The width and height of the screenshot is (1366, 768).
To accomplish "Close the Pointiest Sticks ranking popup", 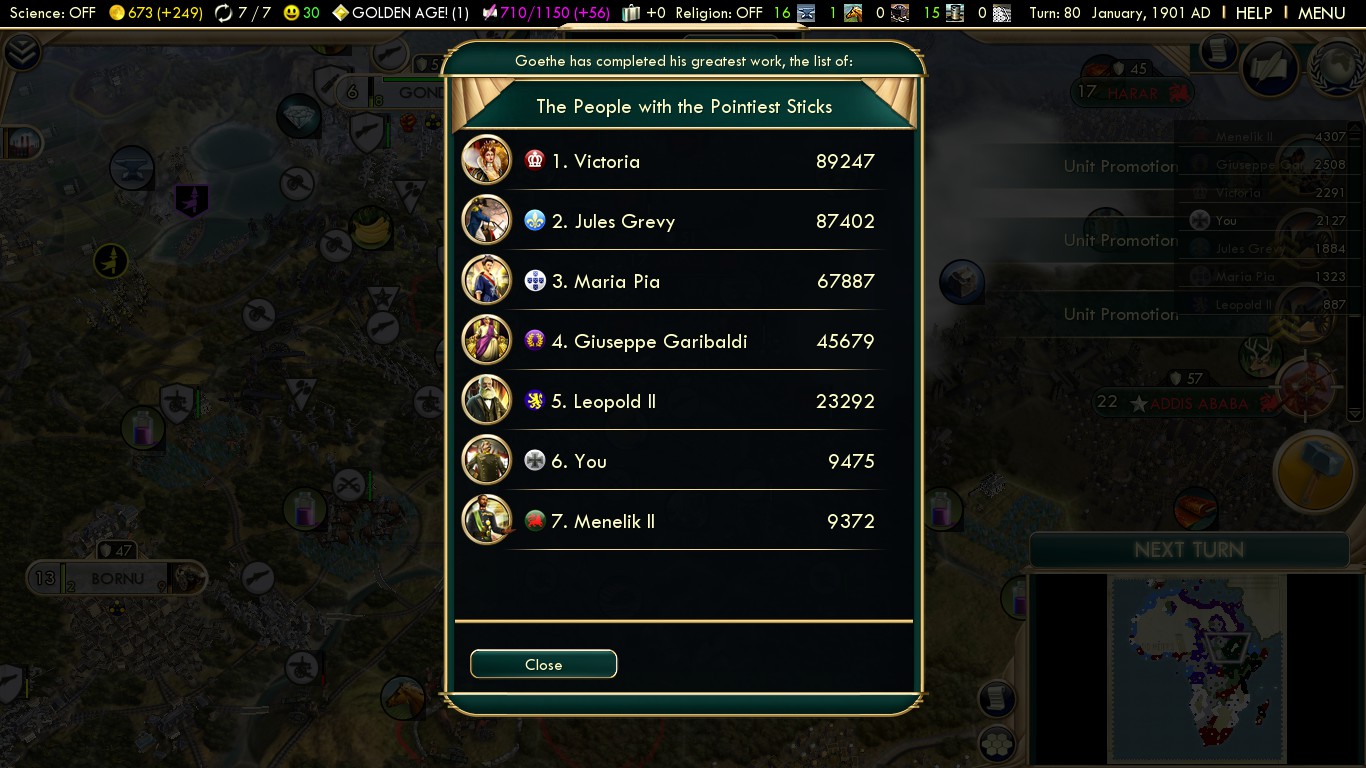I will [543, 664].
